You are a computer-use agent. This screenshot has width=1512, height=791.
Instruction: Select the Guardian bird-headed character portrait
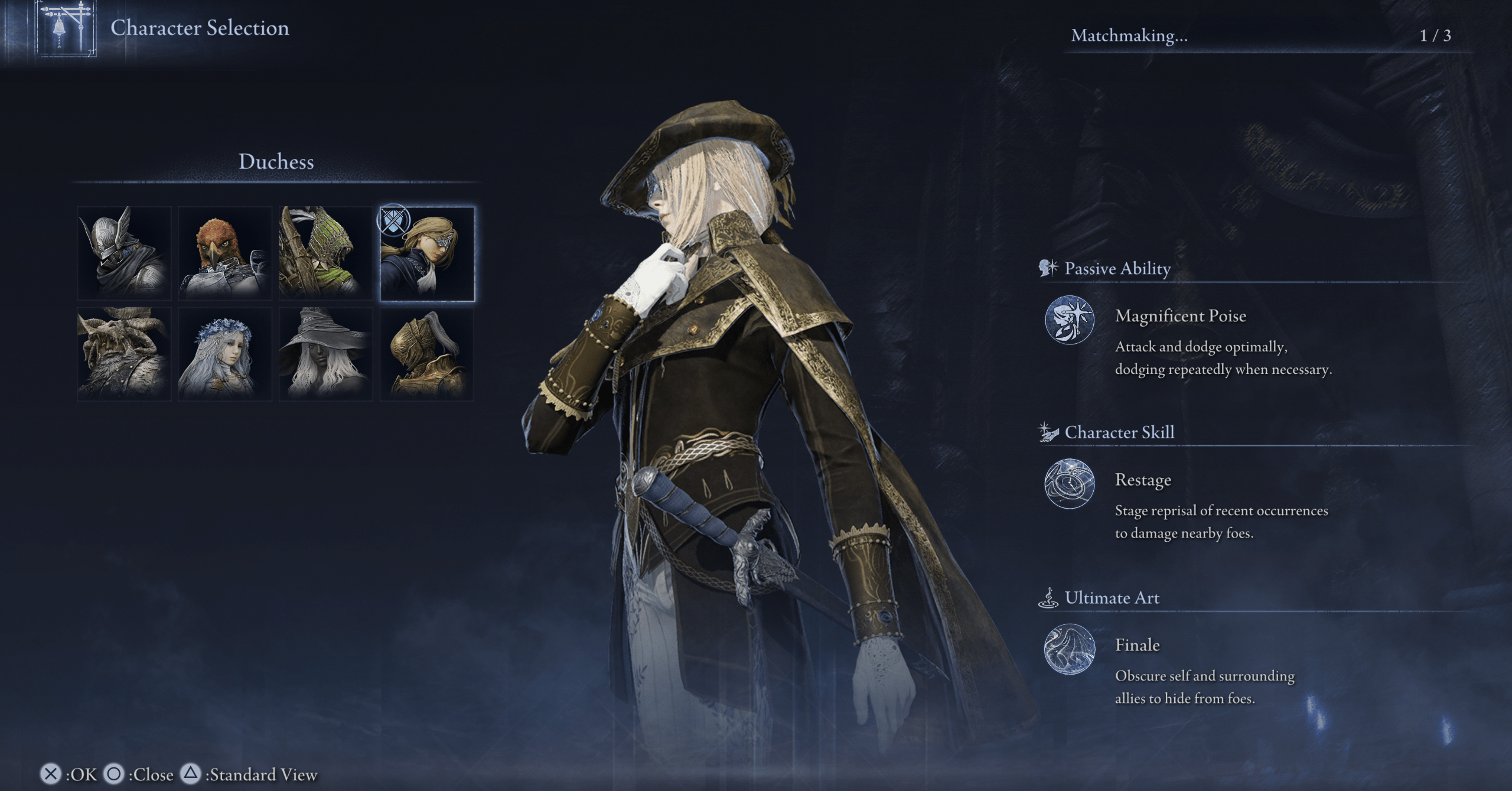pos(224,253)
